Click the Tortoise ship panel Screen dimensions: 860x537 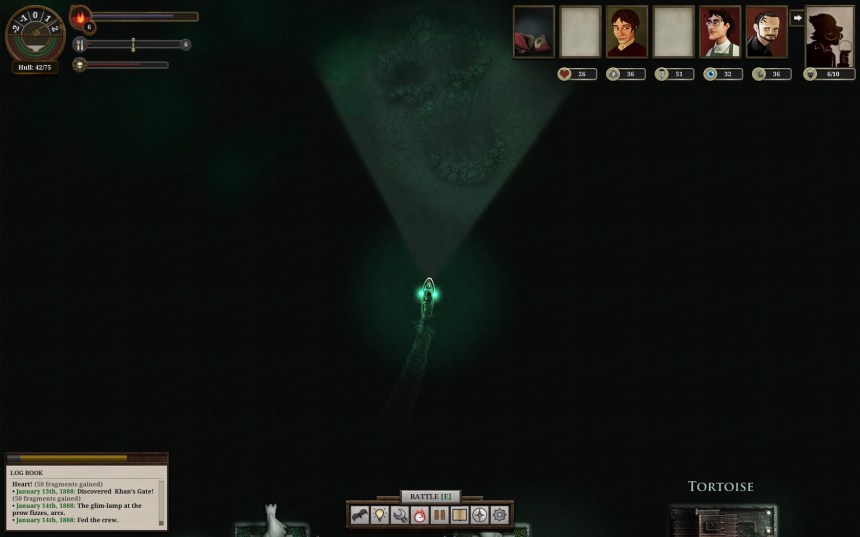[721, 510]
